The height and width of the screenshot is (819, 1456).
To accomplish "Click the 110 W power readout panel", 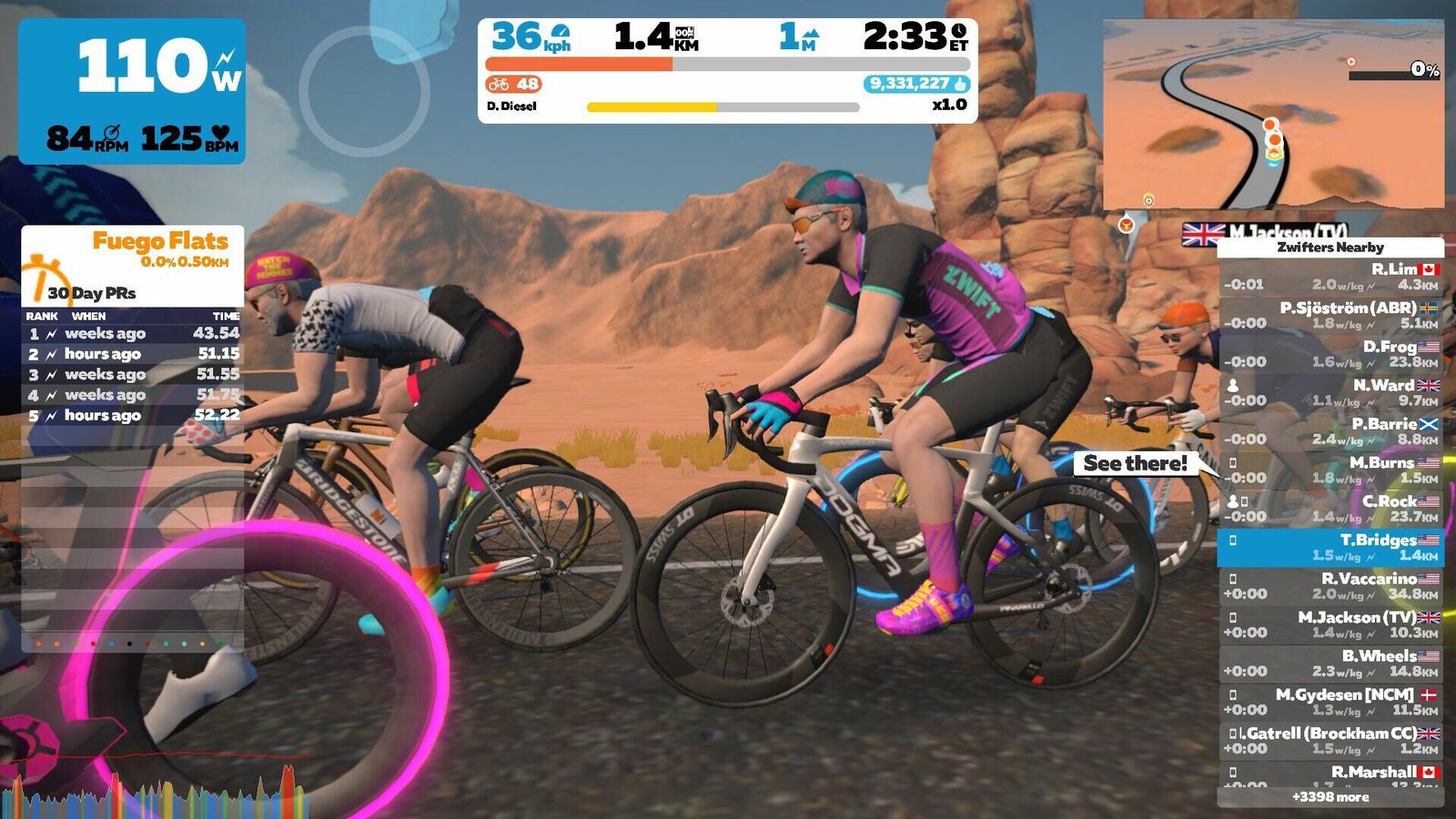I will (132, 91).
